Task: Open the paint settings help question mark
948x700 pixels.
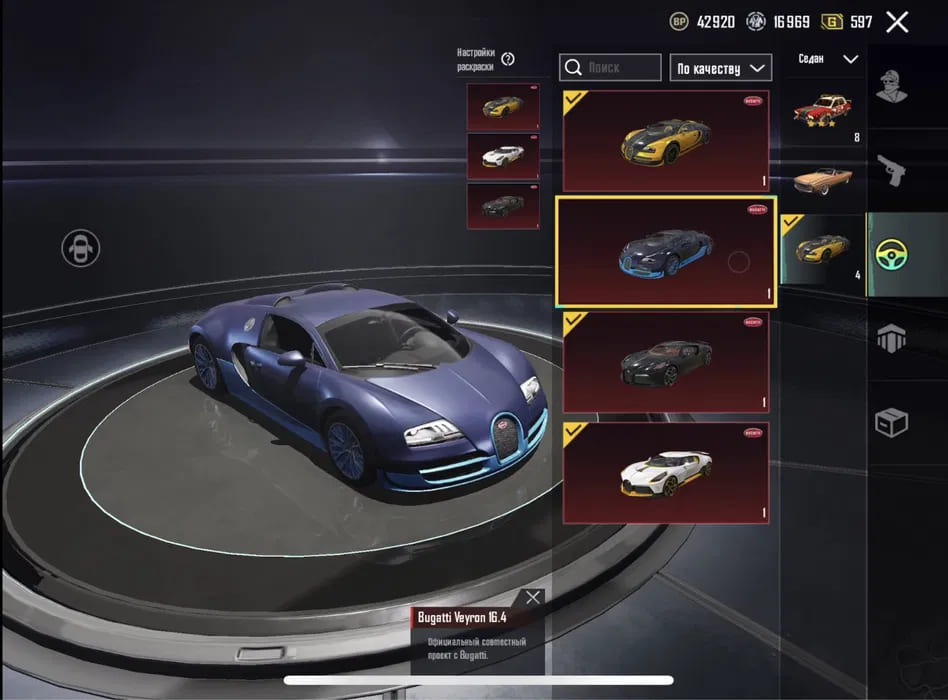Action: pos(508,59)
